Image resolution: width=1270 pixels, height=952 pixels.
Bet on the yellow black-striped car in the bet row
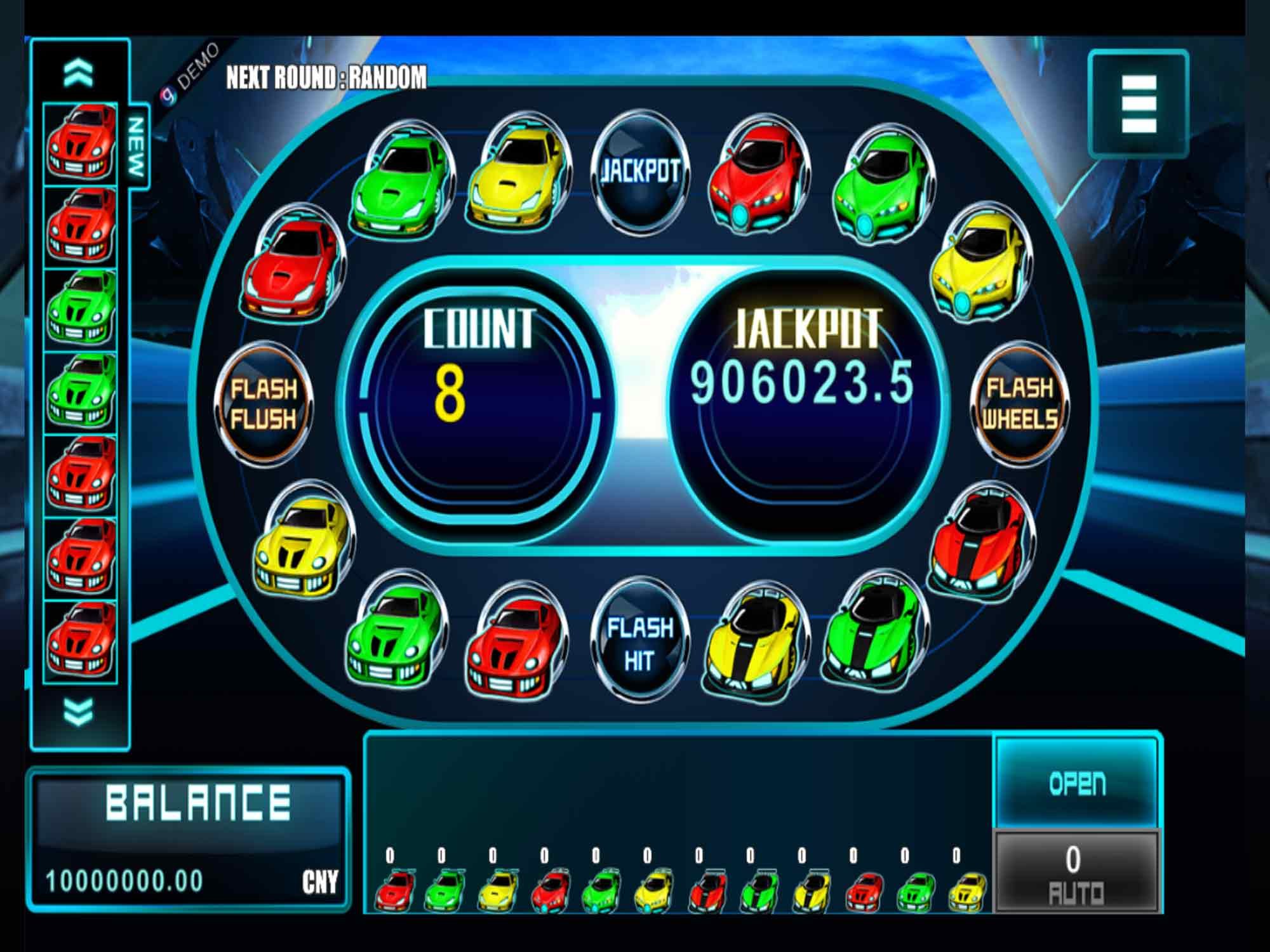(811, 890)
